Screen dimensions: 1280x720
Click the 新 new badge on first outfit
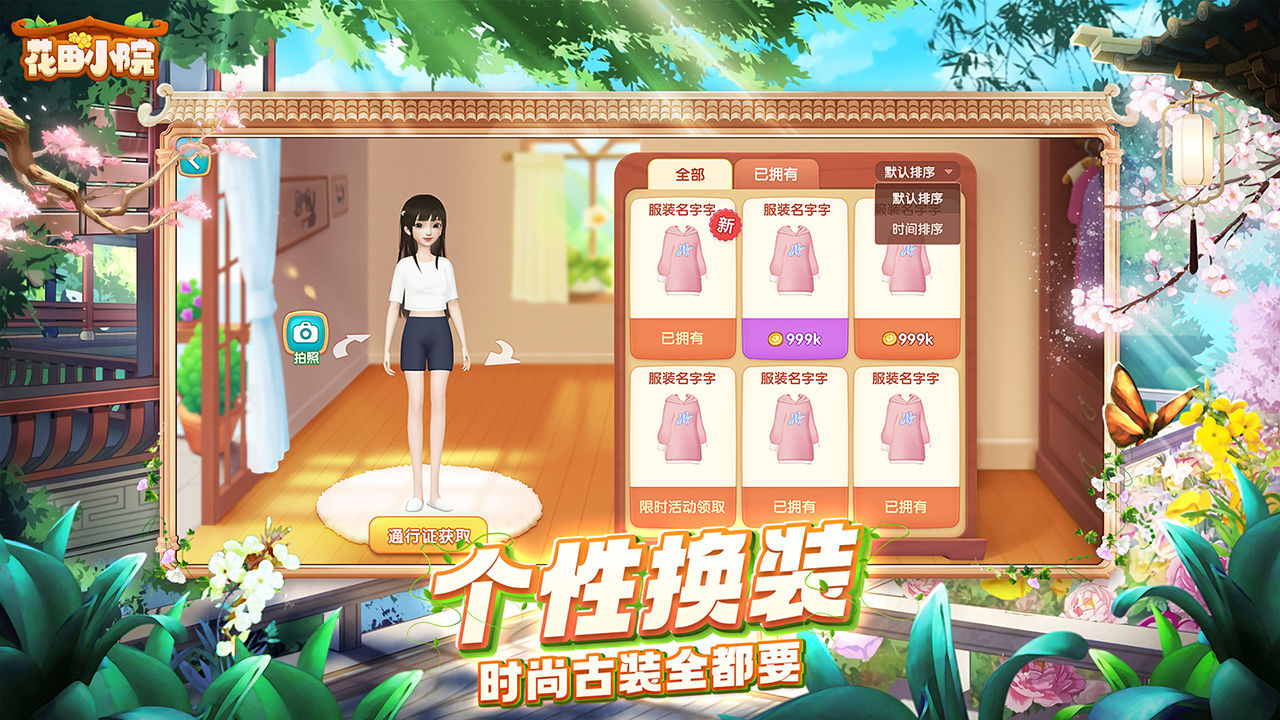(723, 230)
